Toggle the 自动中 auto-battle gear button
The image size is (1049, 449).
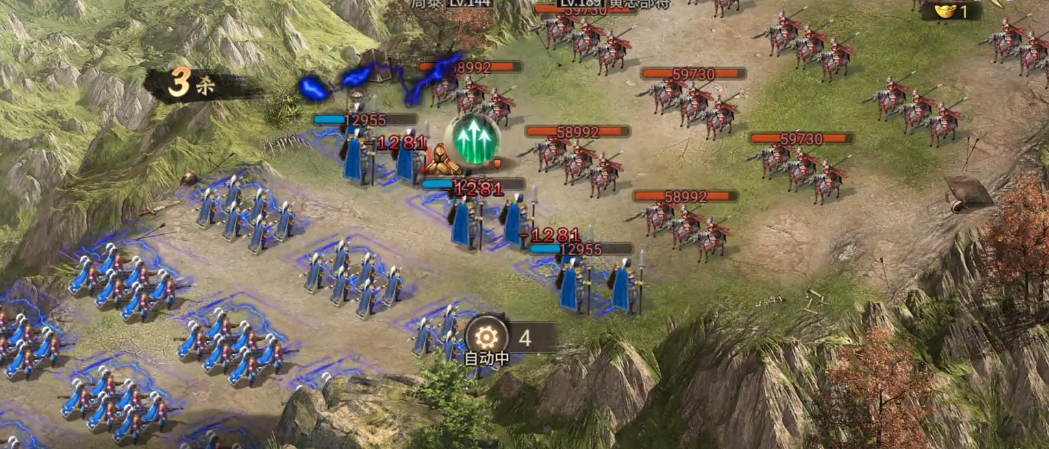click(x=487, y=336)
